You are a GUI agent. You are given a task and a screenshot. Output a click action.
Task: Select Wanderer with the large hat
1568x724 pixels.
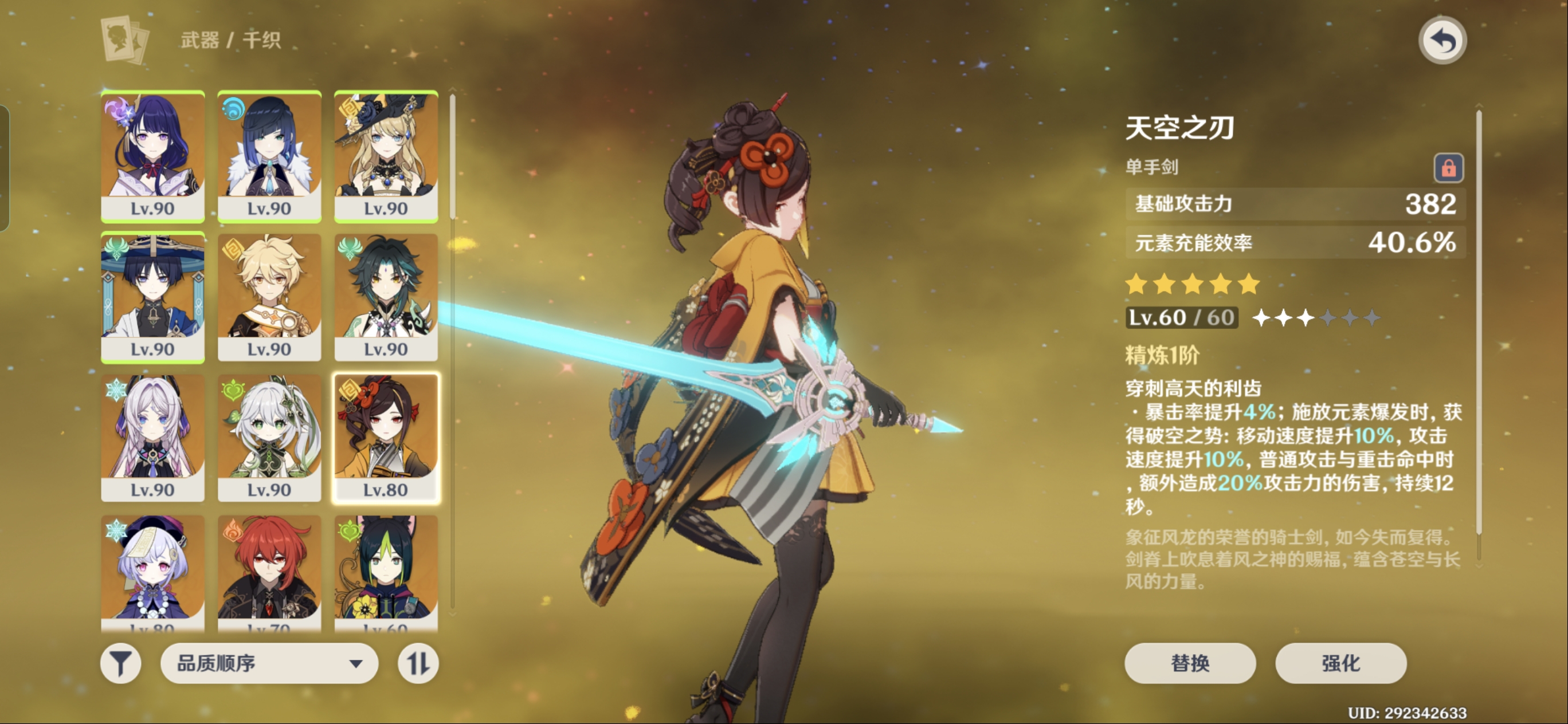click(153, 296)
